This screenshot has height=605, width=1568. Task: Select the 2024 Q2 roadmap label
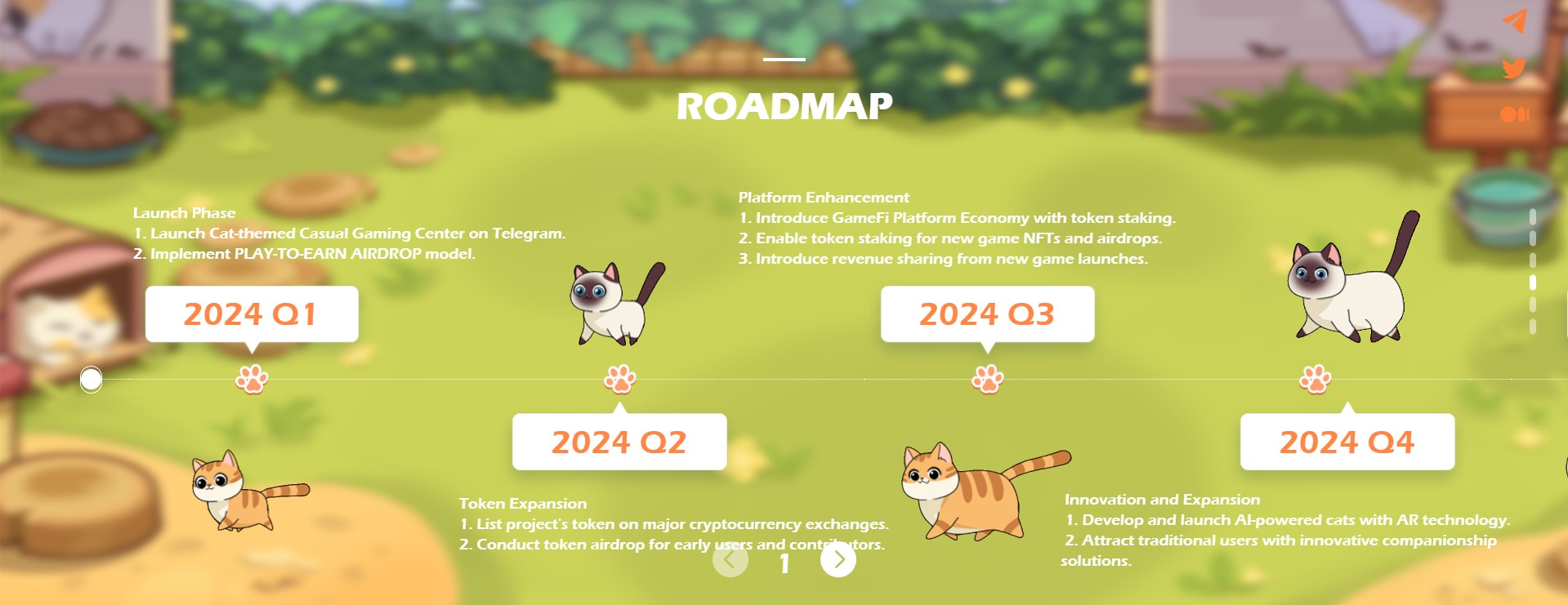(619, 442)
